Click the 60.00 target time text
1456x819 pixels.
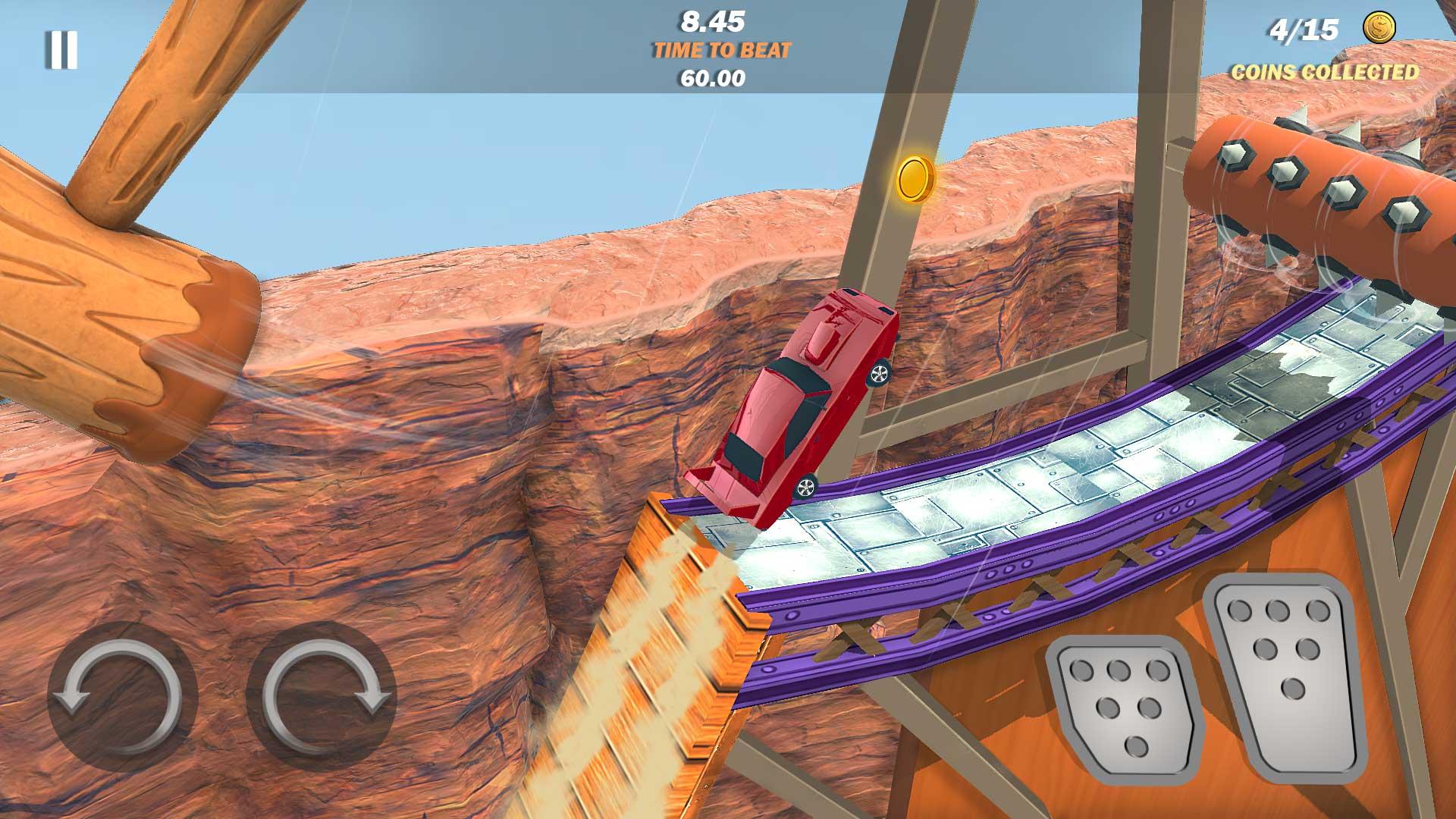pyautogui.click(x=714, y=77)
